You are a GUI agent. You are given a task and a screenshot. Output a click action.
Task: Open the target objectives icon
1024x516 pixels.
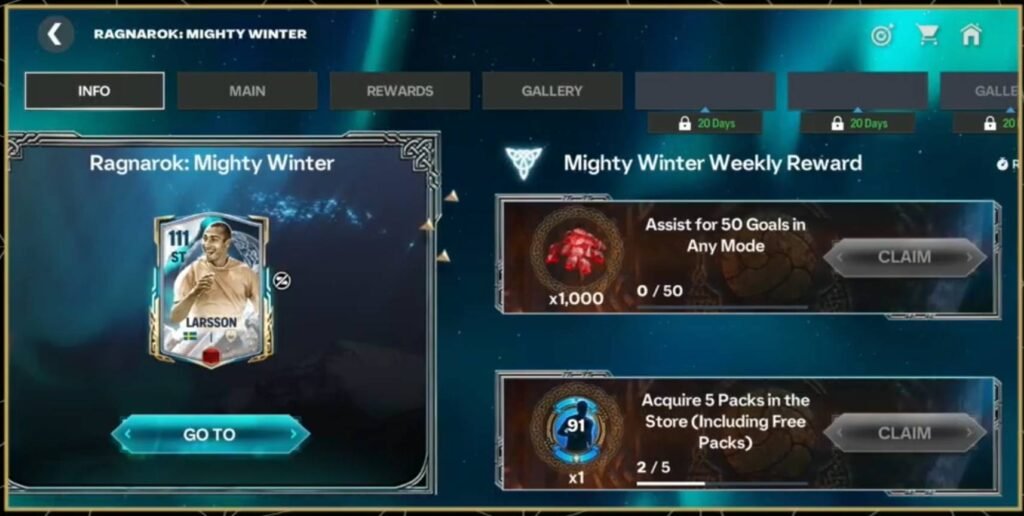point(882,35)
